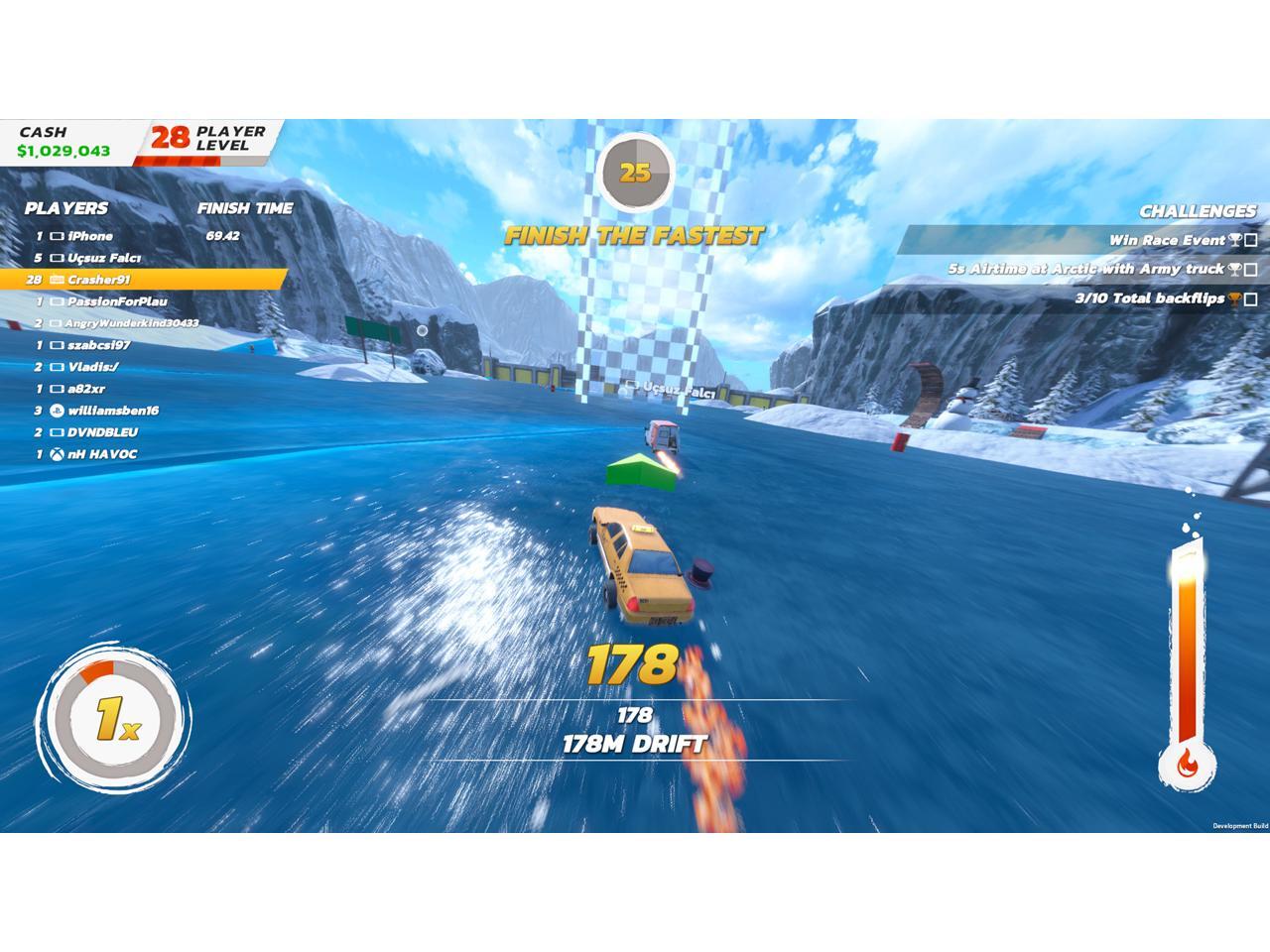Image resolution: width=1270 pixels, height=952 pixels.
Task: Show the Total backflips challenge
Action: (1149, 298)
